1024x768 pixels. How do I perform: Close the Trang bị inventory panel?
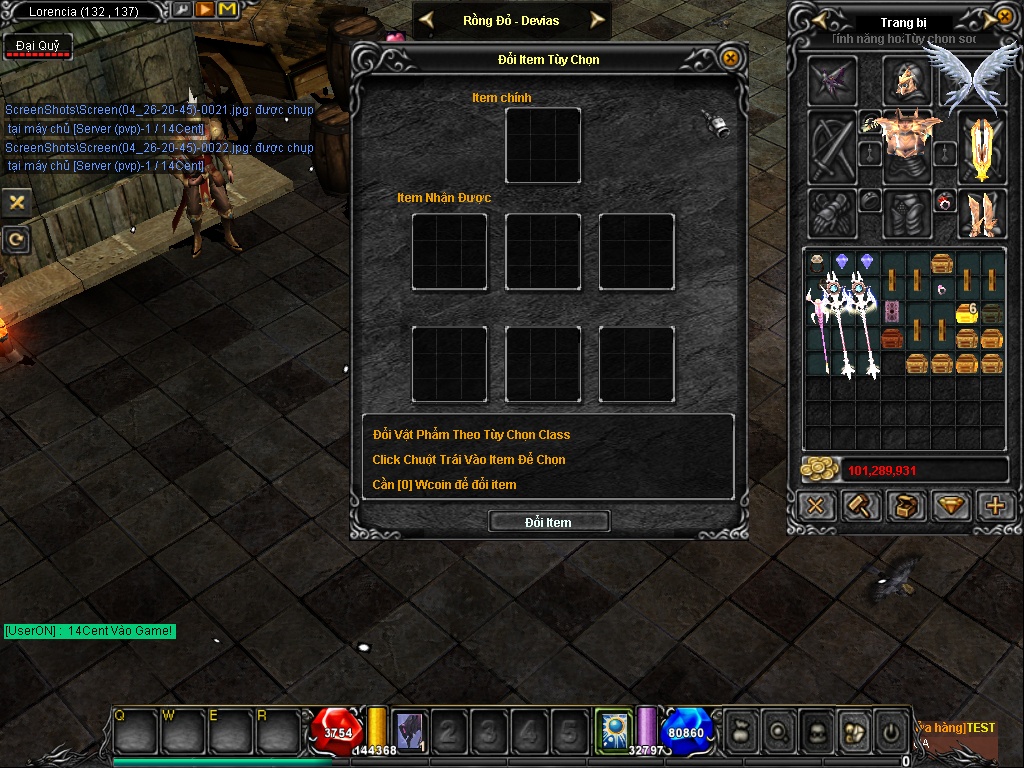point(1004,18)
